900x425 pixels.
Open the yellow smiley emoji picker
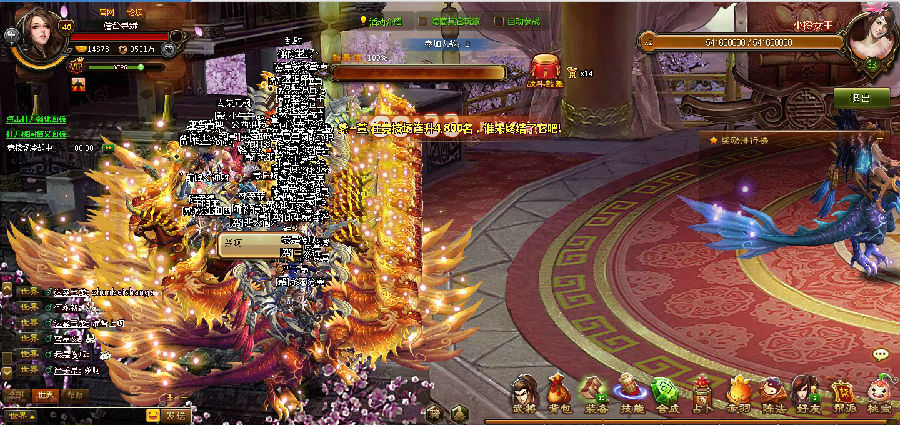pos(153,415)
